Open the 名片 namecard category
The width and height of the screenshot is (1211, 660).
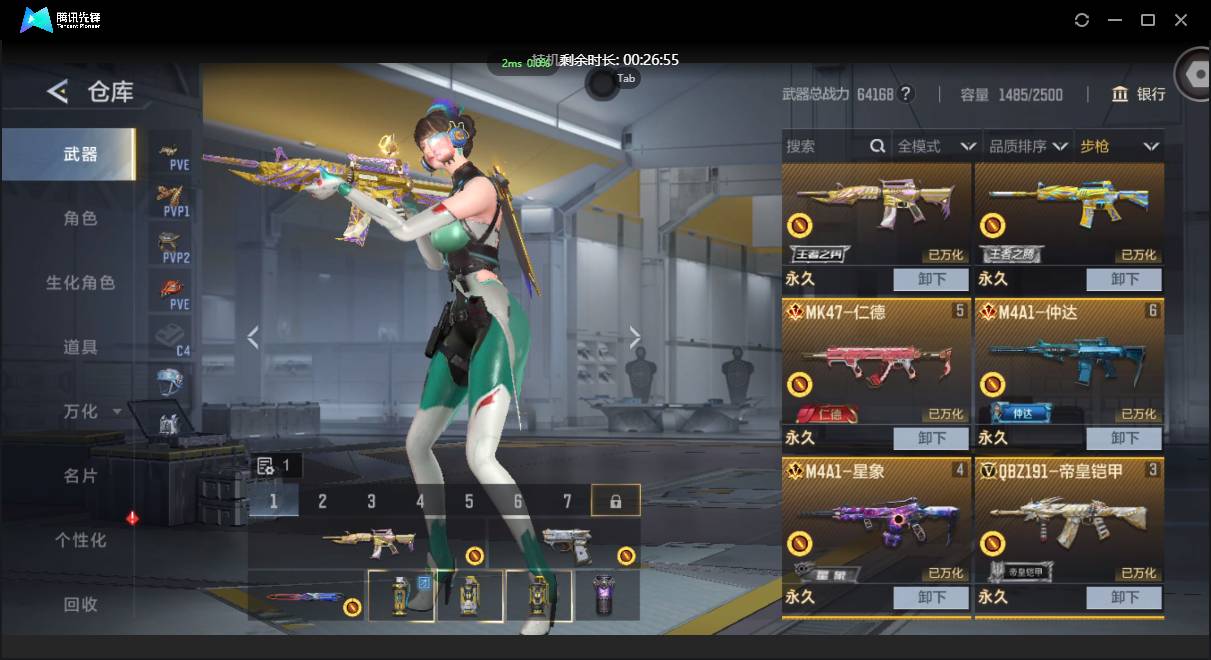click(x=80, y=476)
